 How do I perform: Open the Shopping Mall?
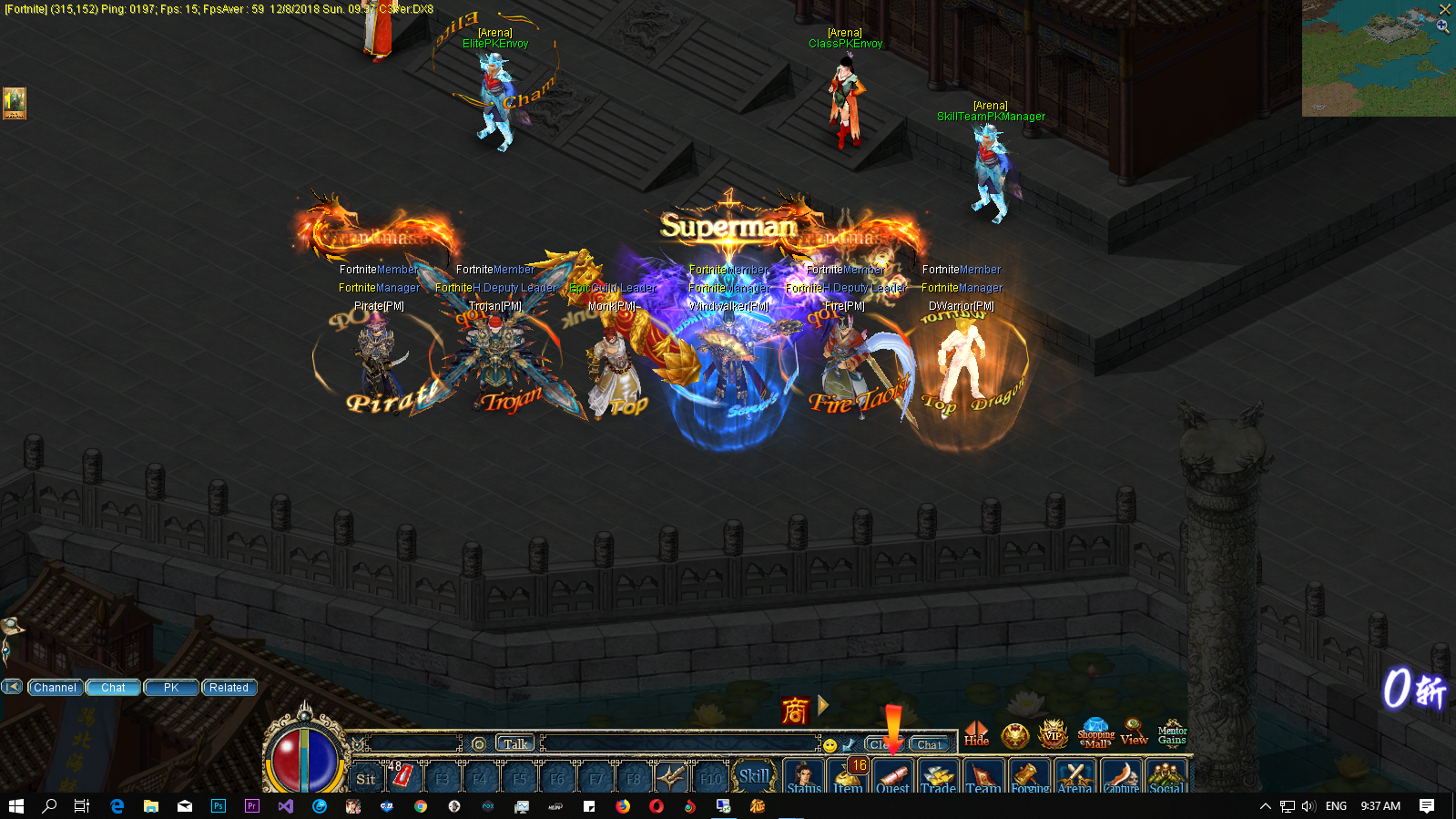1095,734
